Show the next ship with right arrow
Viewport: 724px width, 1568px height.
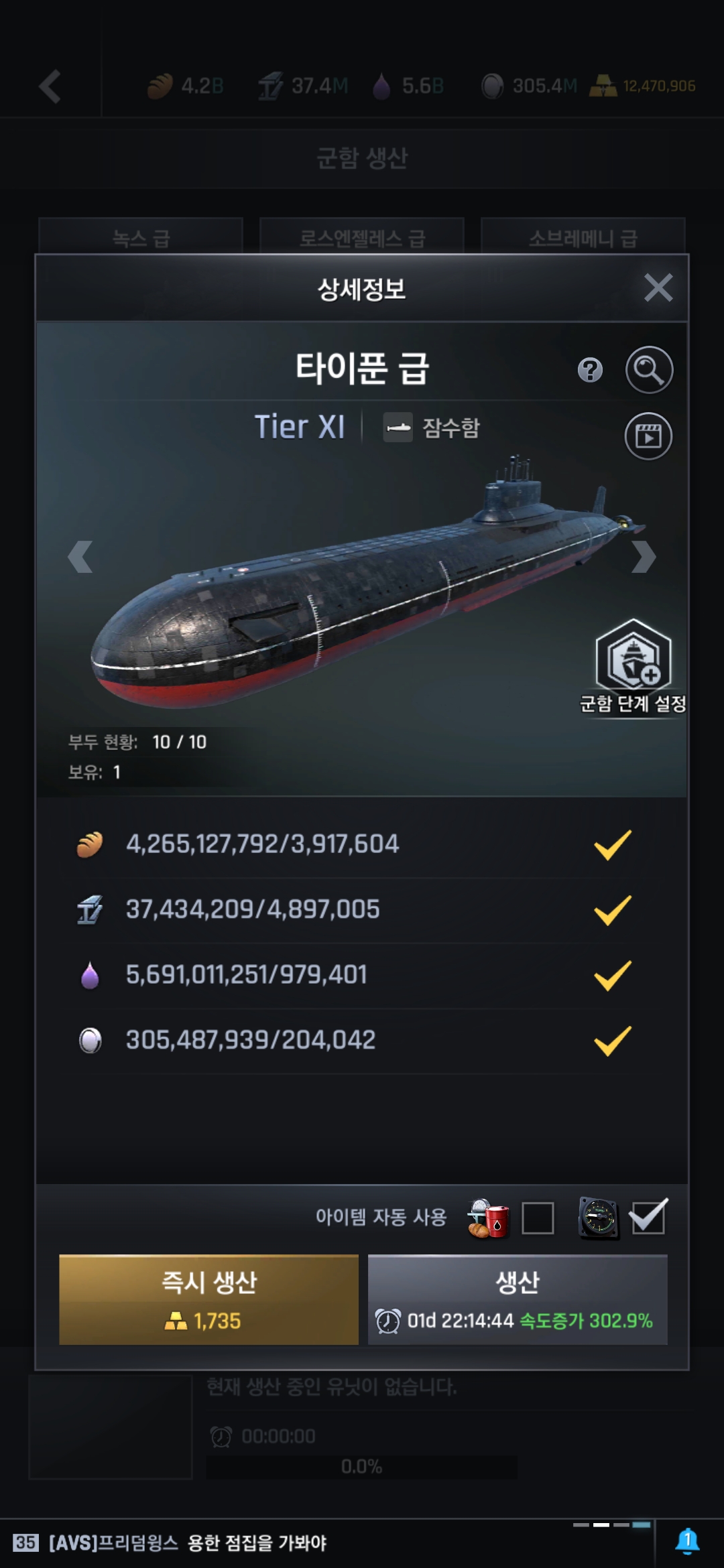tap(643, 556)
